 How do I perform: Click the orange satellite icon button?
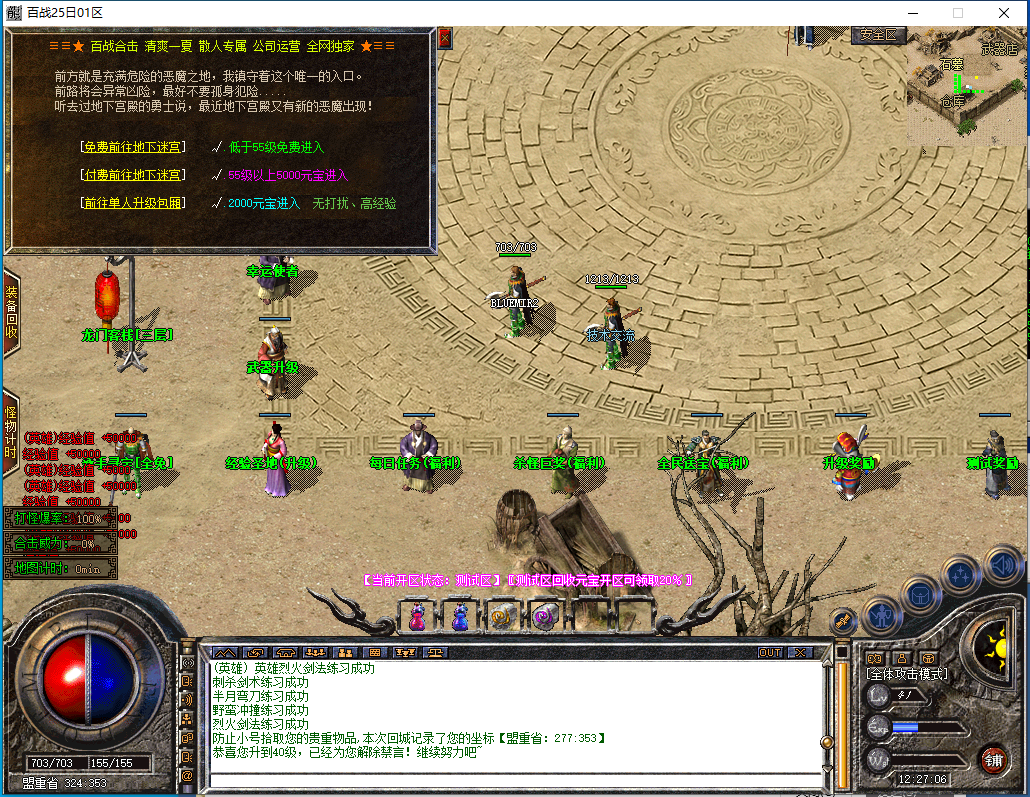tap(843, 621)
